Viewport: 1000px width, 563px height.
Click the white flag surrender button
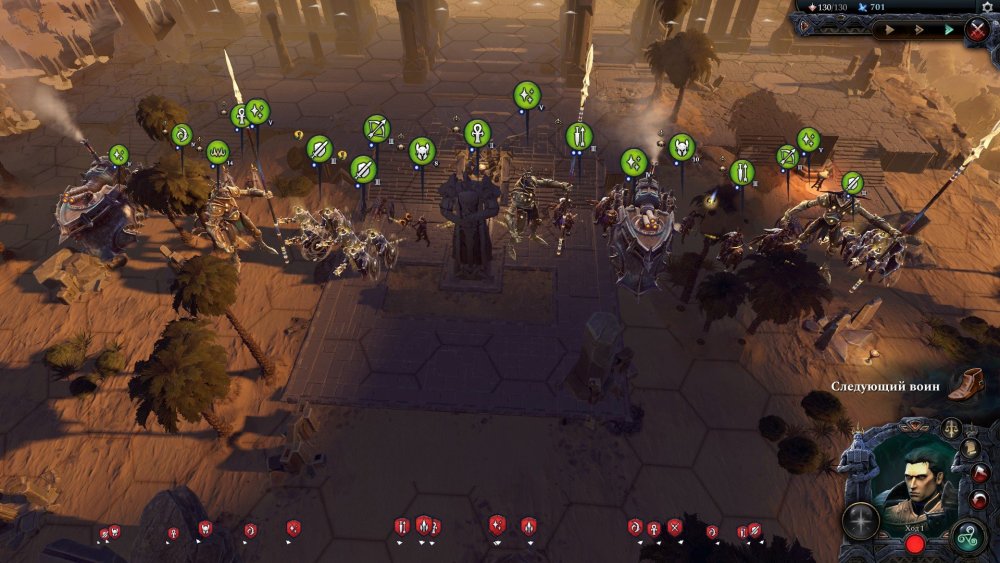pyautogui.click(x=978, y=474)
